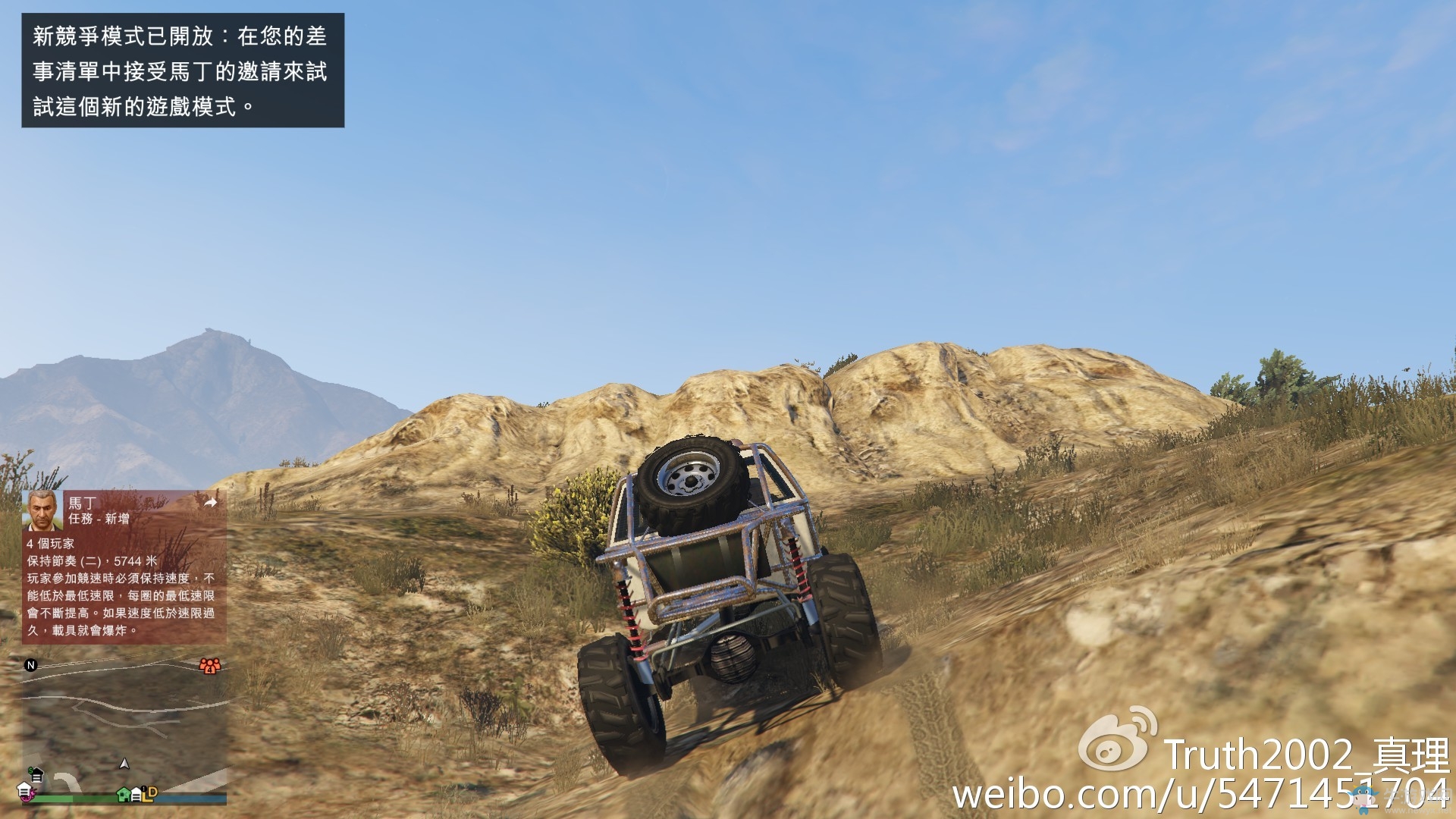Click the house blip with the "1" badge
This screenshot has height=819, width=1456.
click(x=136, y=792)
